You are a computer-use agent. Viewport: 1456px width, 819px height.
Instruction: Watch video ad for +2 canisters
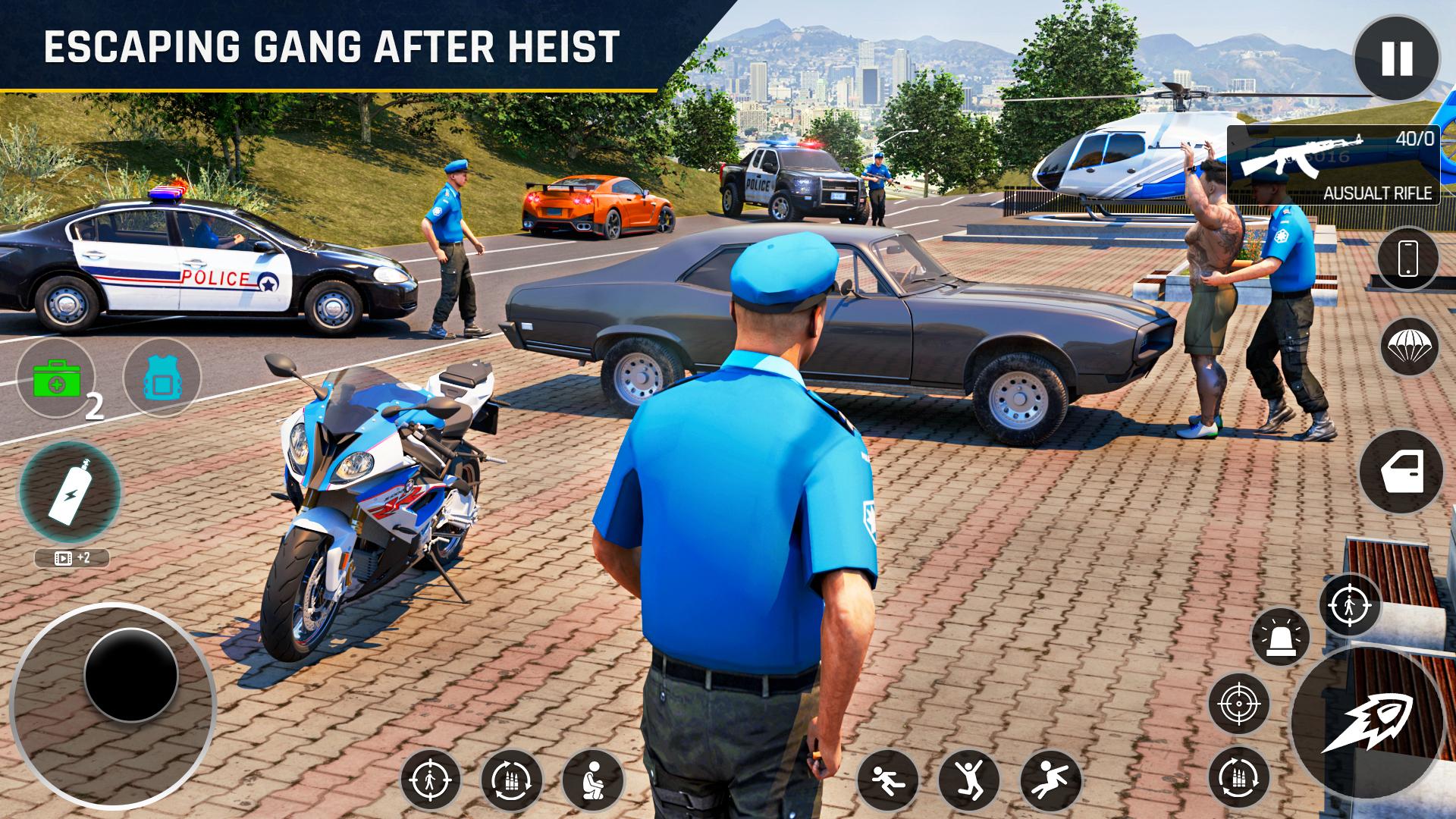point(72,558)
